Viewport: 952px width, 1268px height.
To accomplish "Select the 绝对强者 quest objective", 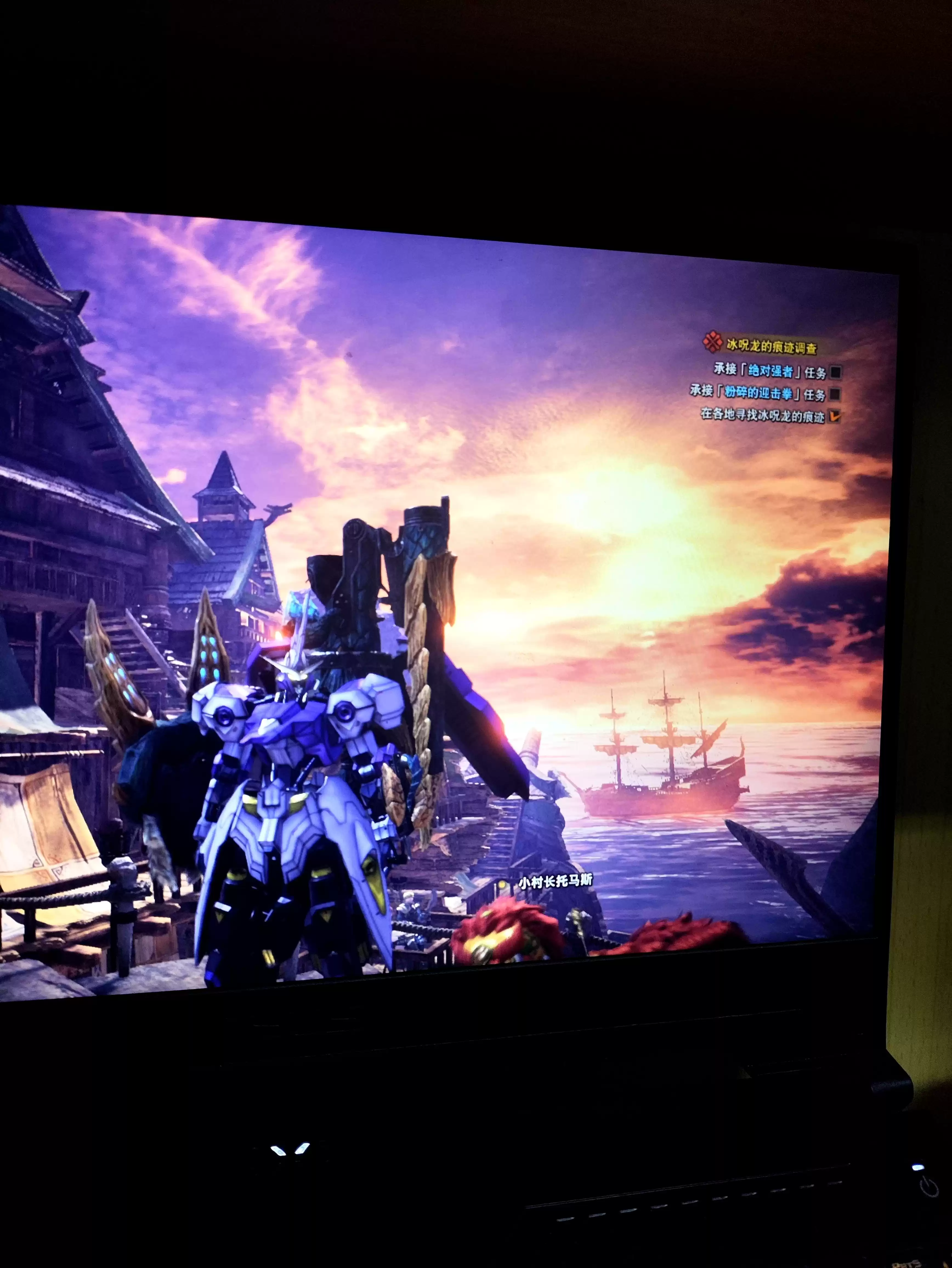I will 770,372.
